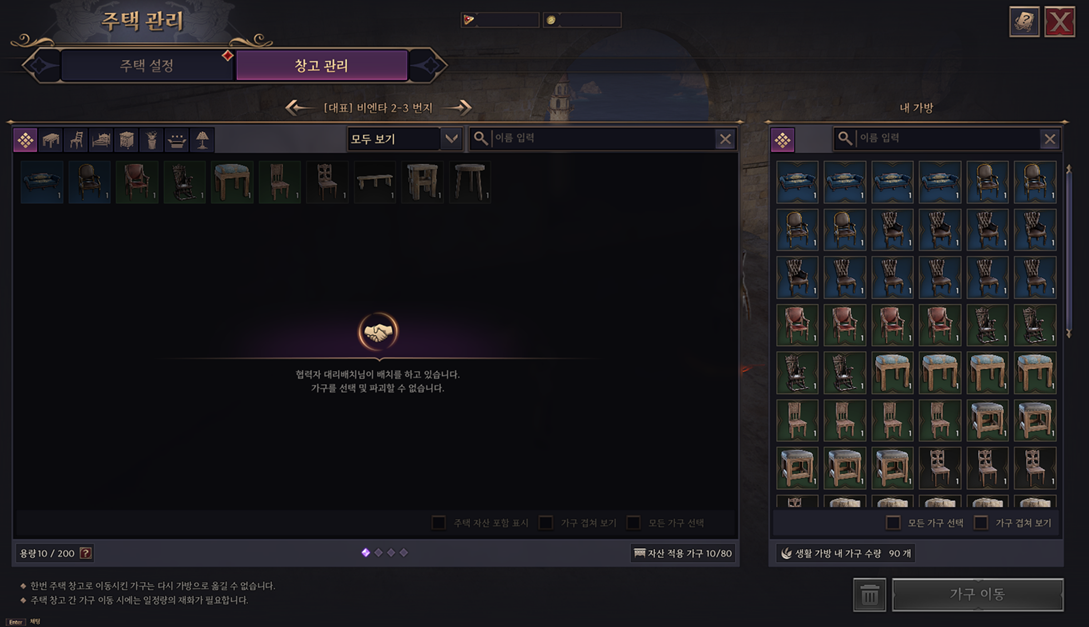The height and width of the screenshot is (627, 1089).
Task: Filter the storage by the lamp category
Action: click(202, 140)
